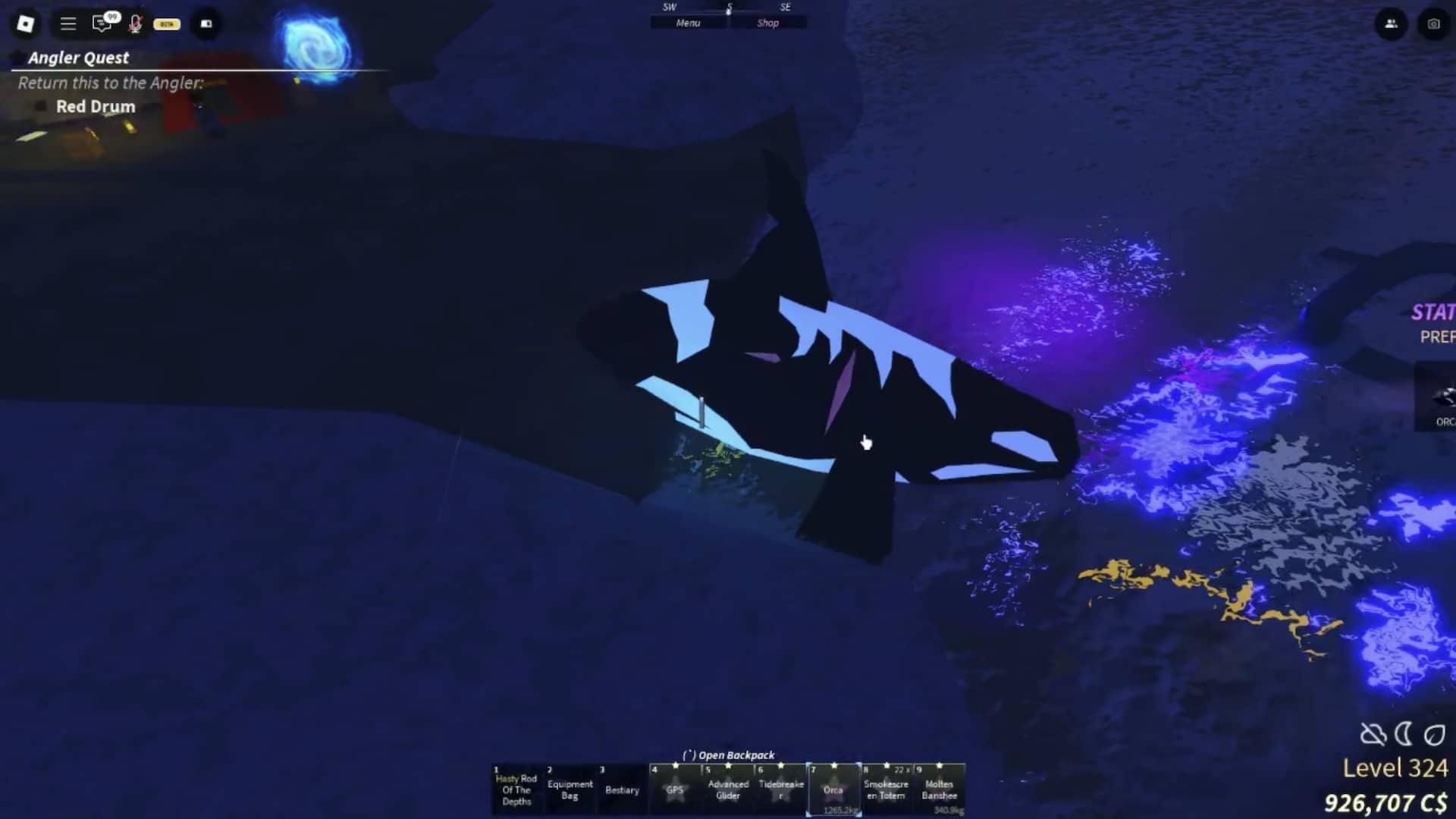This screenshot has width=1456, height=819.
Task: Click the player list icon top right
Action: click(1392, 24)
